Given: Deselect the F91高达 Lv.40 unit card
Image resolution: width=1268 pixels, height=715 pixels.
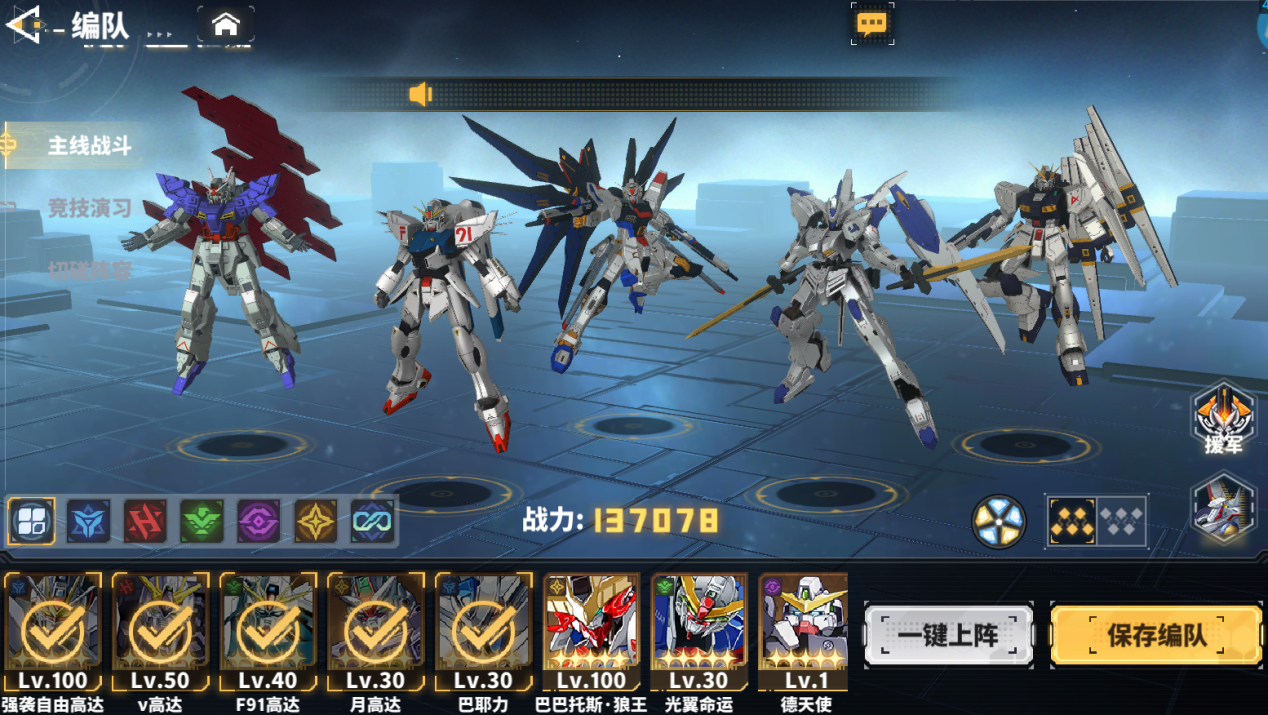Looking at the screenshot, I should tap(268, 630).
